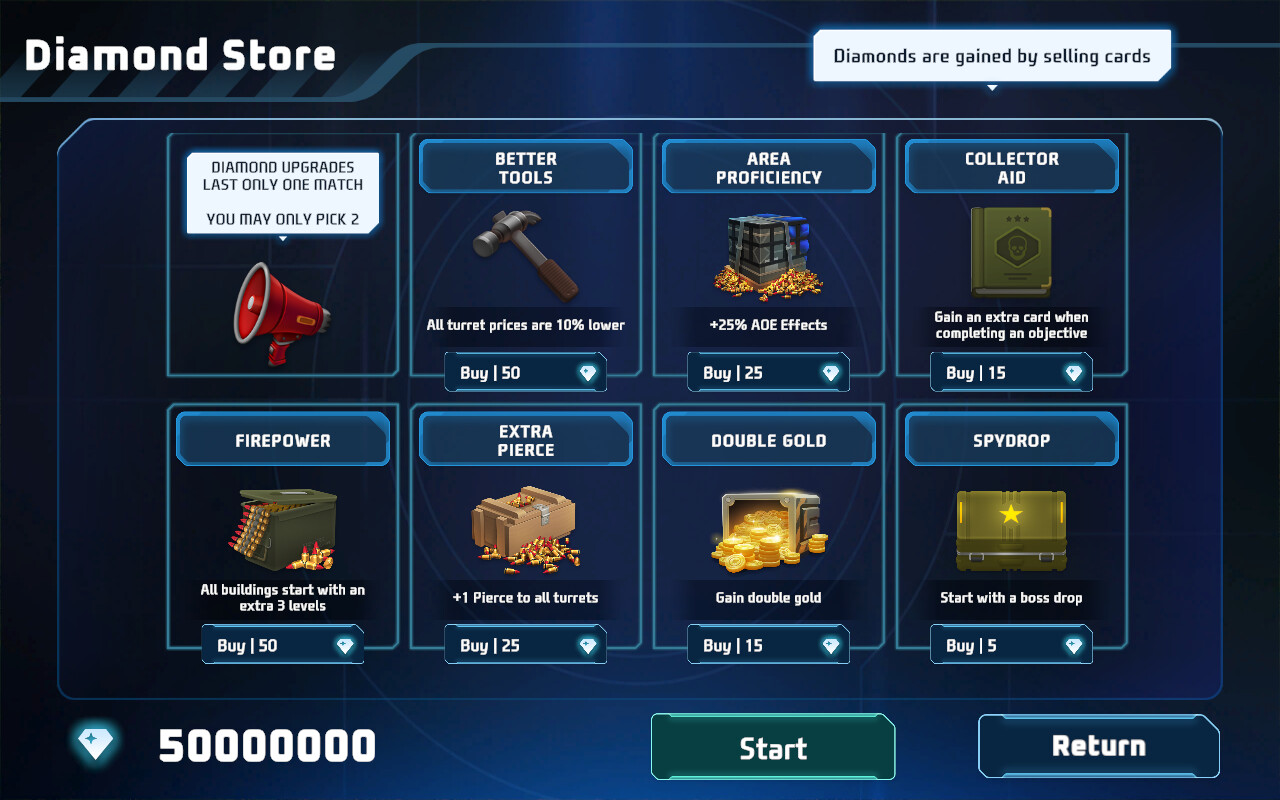The image size is (1280, 800).
Task: Click the hammer icon under Better Tools
Action: (x=525, y=255)
